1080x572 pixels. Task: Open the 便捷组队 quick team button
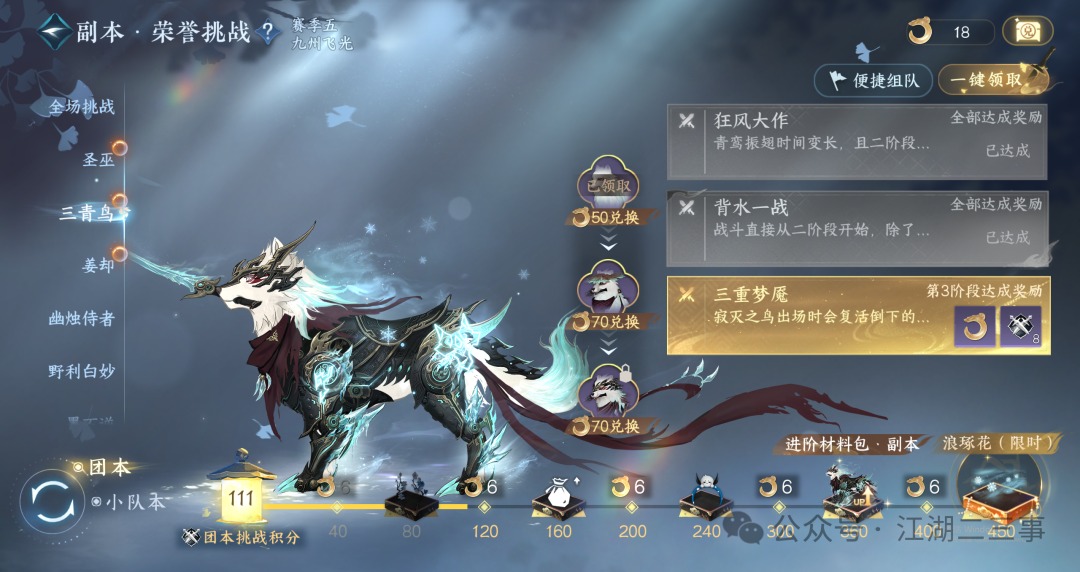(x=874, y=80)
